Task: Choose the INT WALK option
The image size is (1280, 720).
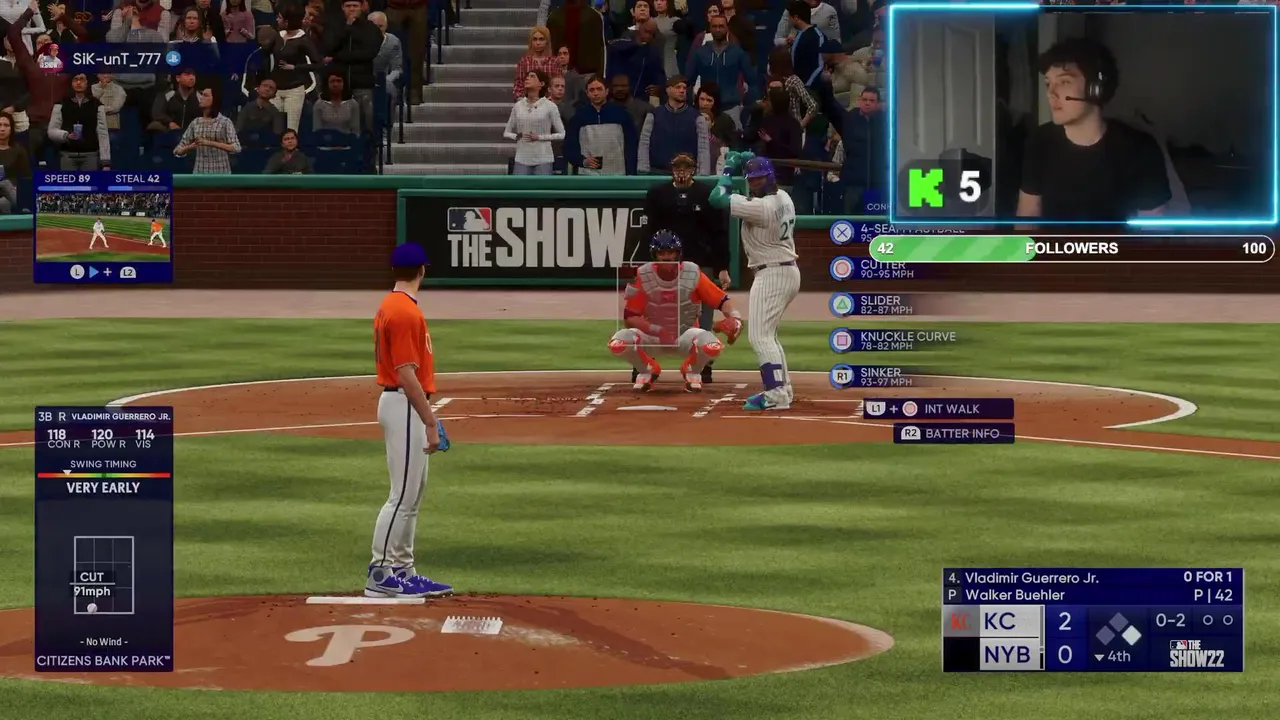Action: (x=938, y=409)
